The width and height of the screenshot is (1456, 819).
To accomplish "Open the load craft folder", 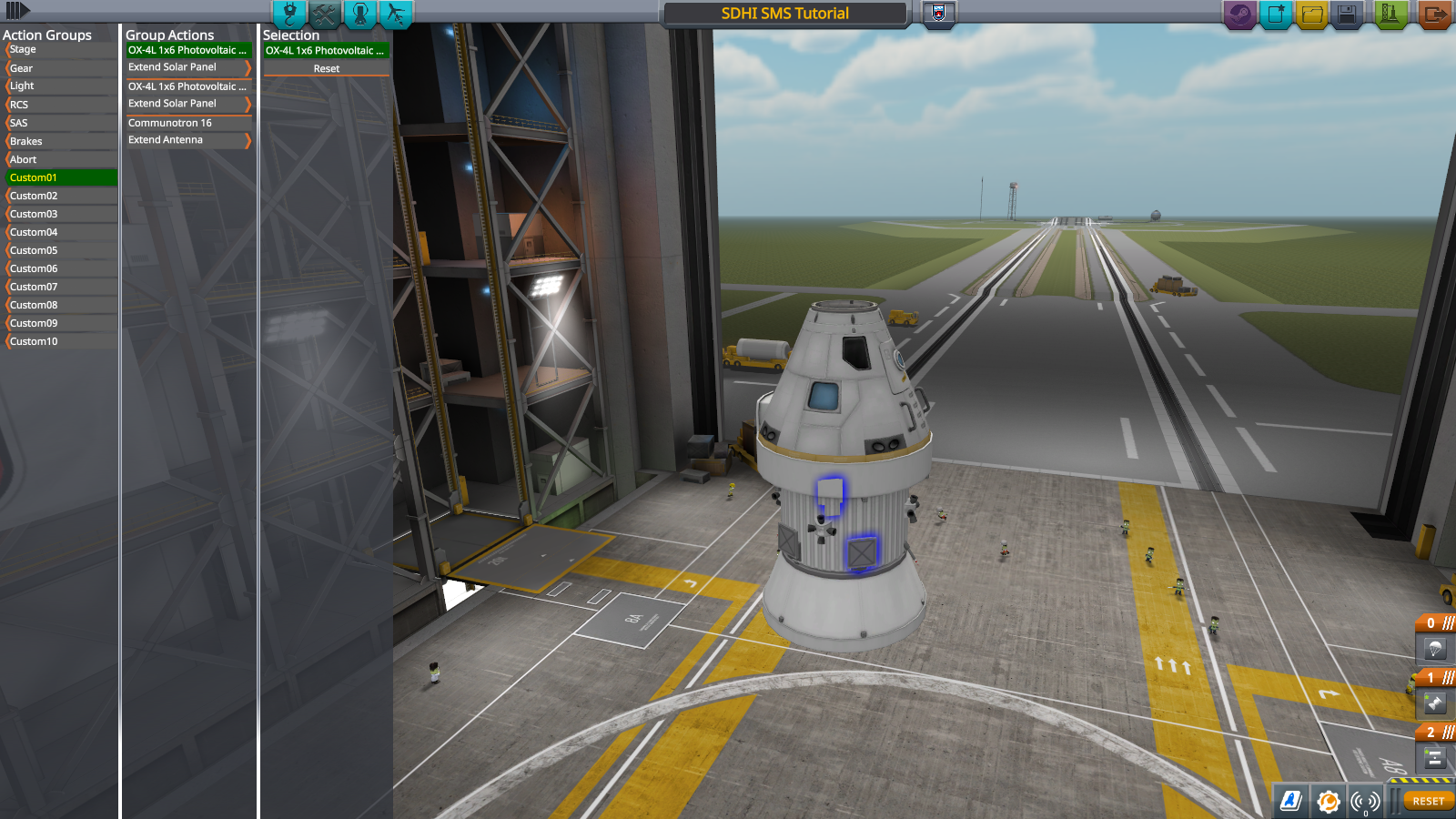I will (1311, 15).
